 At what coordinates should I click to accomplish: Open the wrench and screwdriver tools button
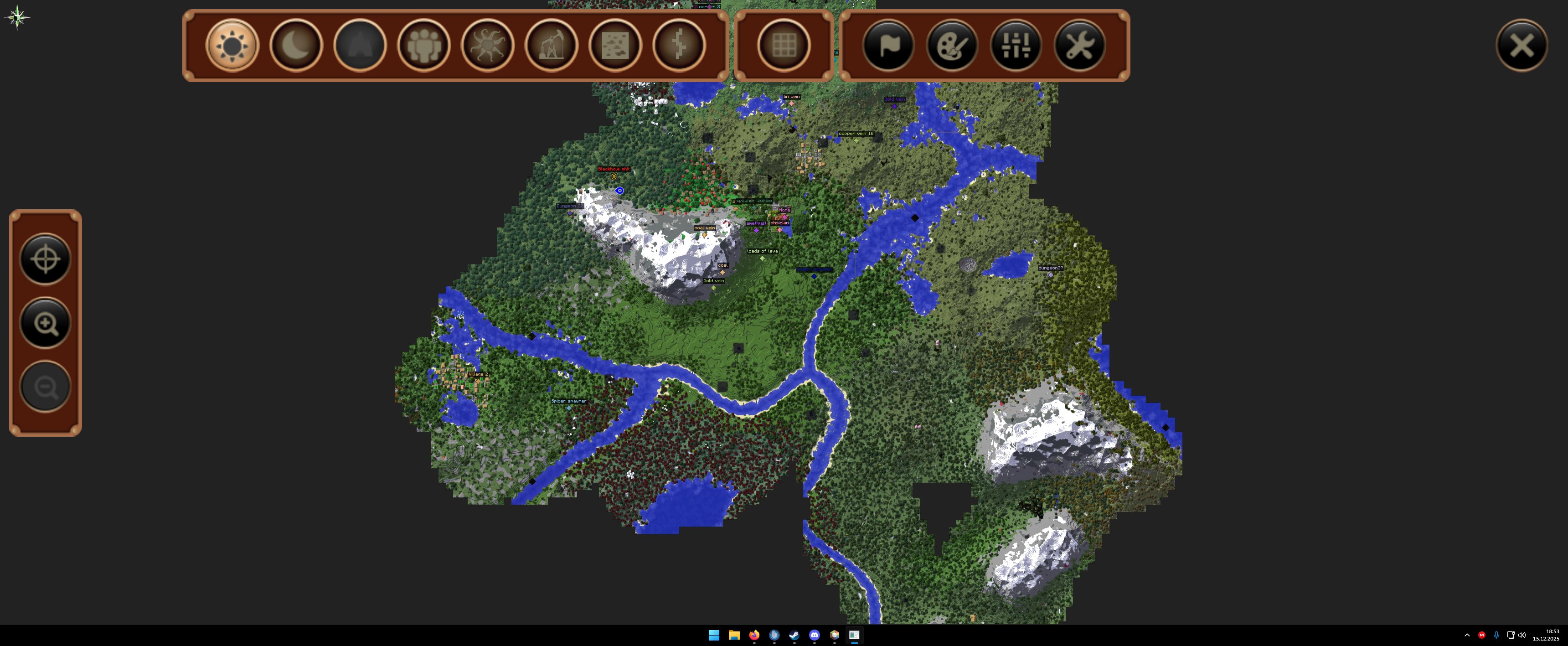1079,45
